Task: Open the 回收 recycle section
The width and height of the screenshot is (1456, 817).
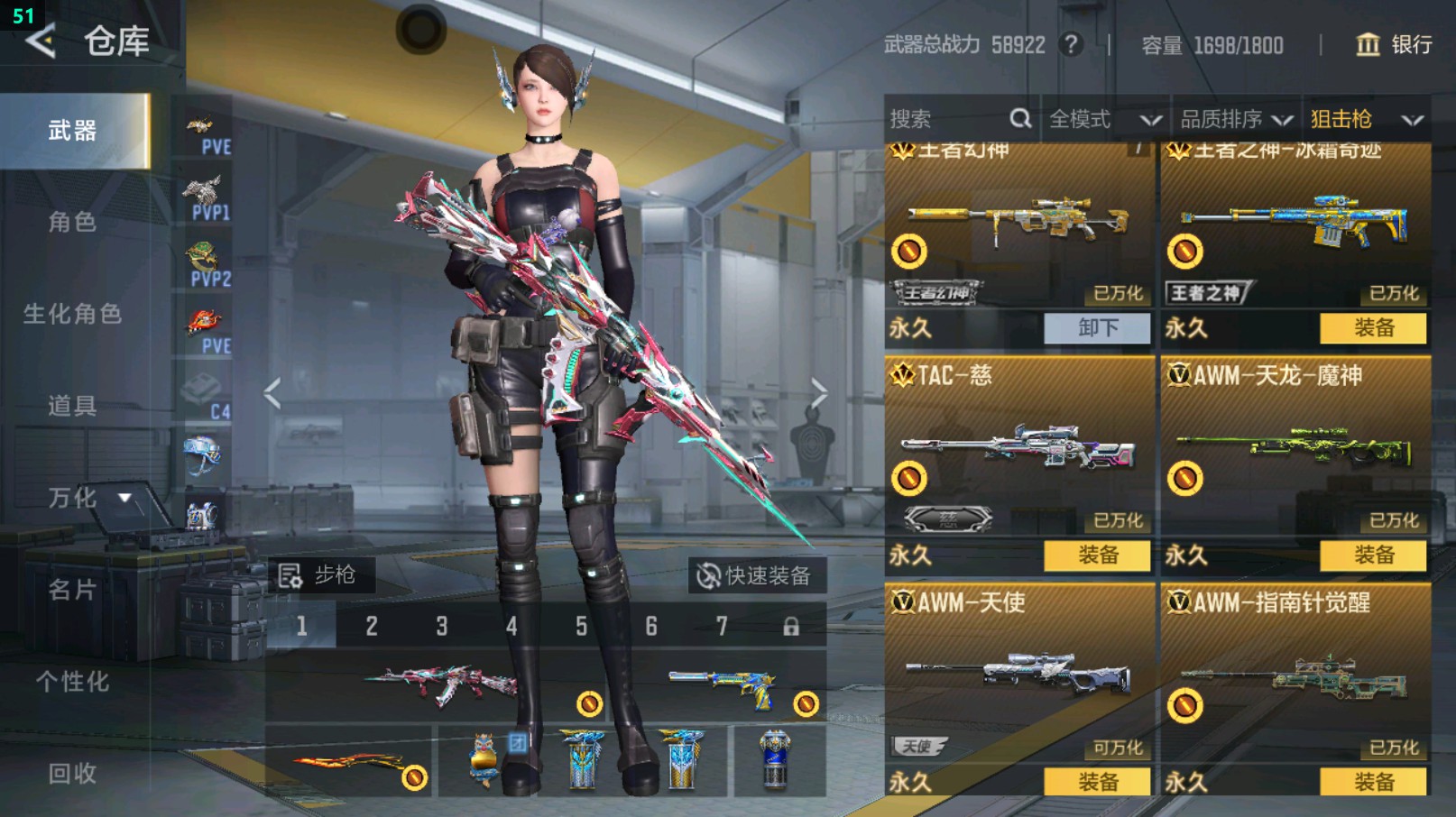Action: tap(72, 773)
